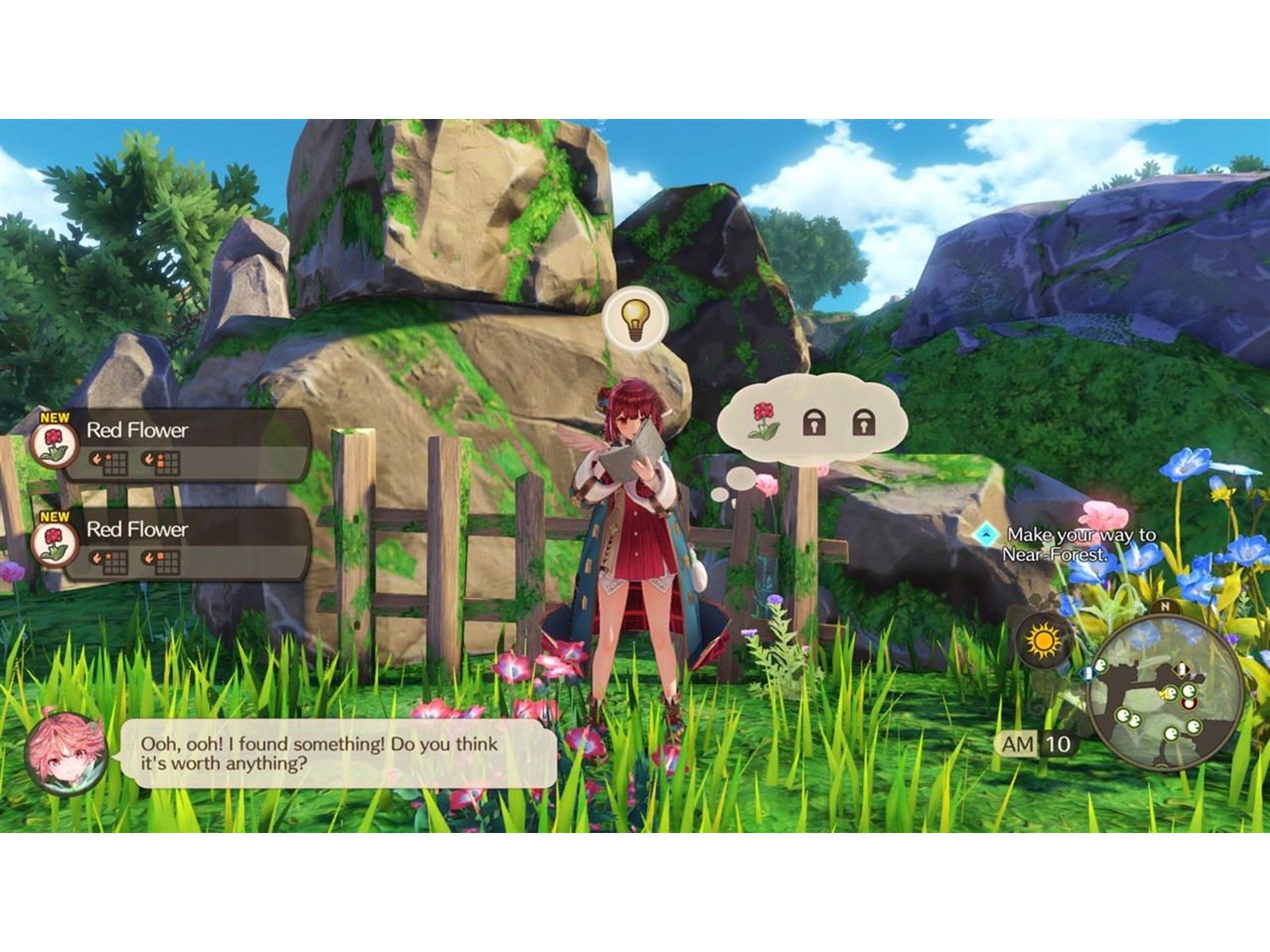Screen dimensions: 1270x952
Task: Click the fire attribute icon on the first Red Flower
Action: click(x=98, y=459)
